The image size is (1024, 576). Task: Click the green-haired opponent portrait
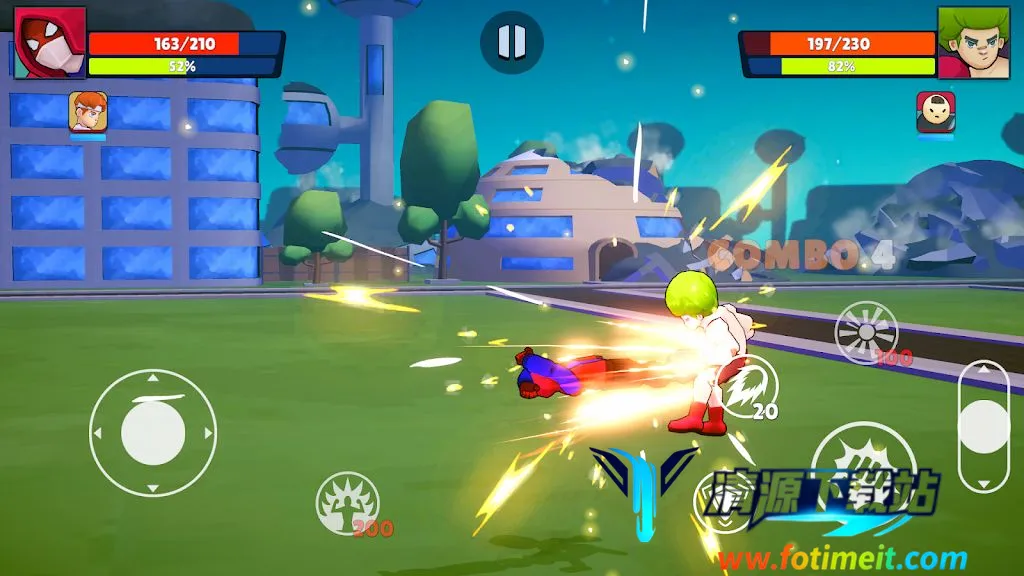973,42
